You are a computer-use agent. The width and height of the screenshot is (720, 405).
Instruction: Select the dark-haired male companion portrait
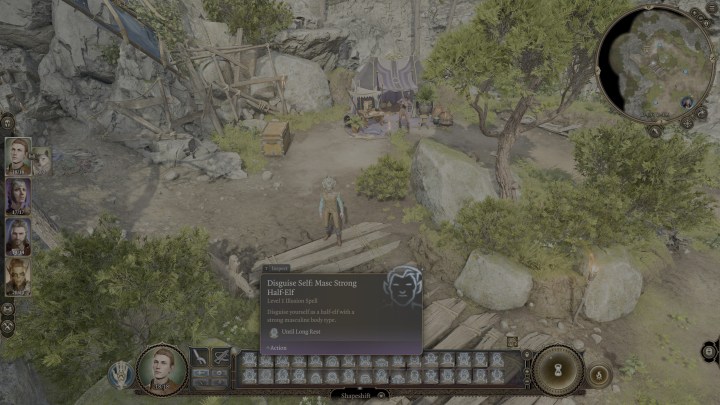[x=17, y=237]
